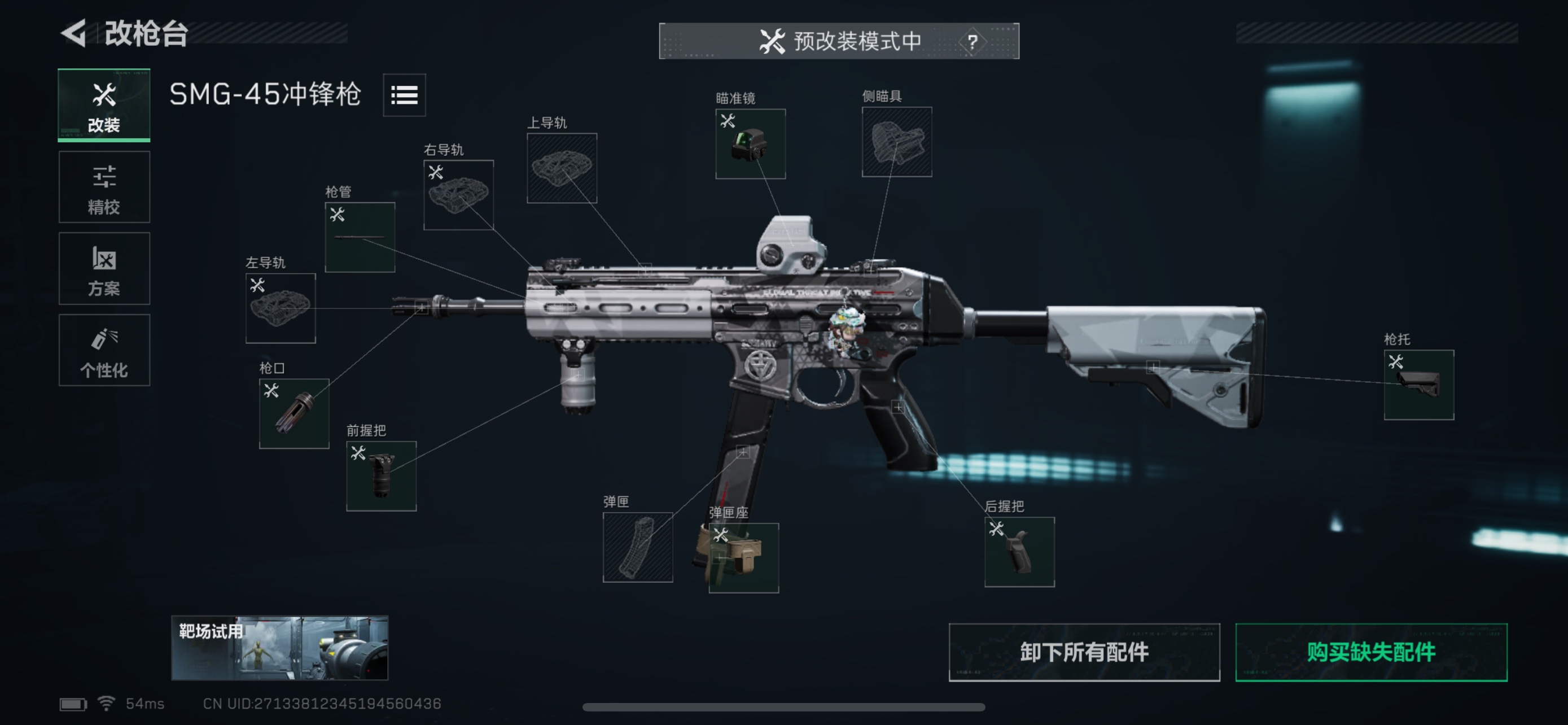Expand the weapon preset list beside SMG-45
The width and height of the screenshot is (1568, 725).
[404, 95]
